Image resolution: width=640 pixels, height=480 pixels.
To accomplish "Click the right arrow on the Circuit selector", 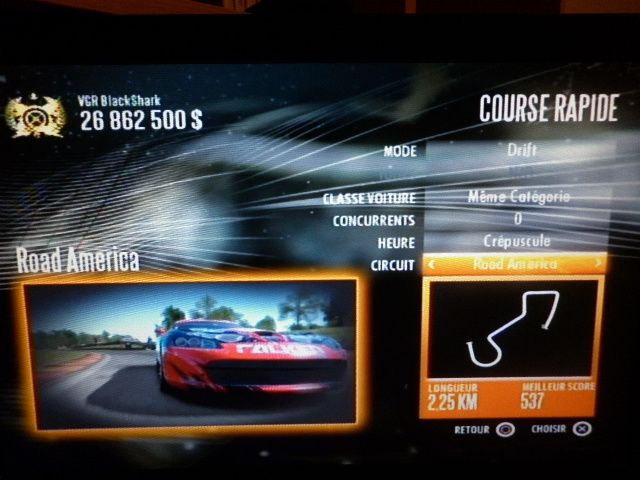I will 599,264.
